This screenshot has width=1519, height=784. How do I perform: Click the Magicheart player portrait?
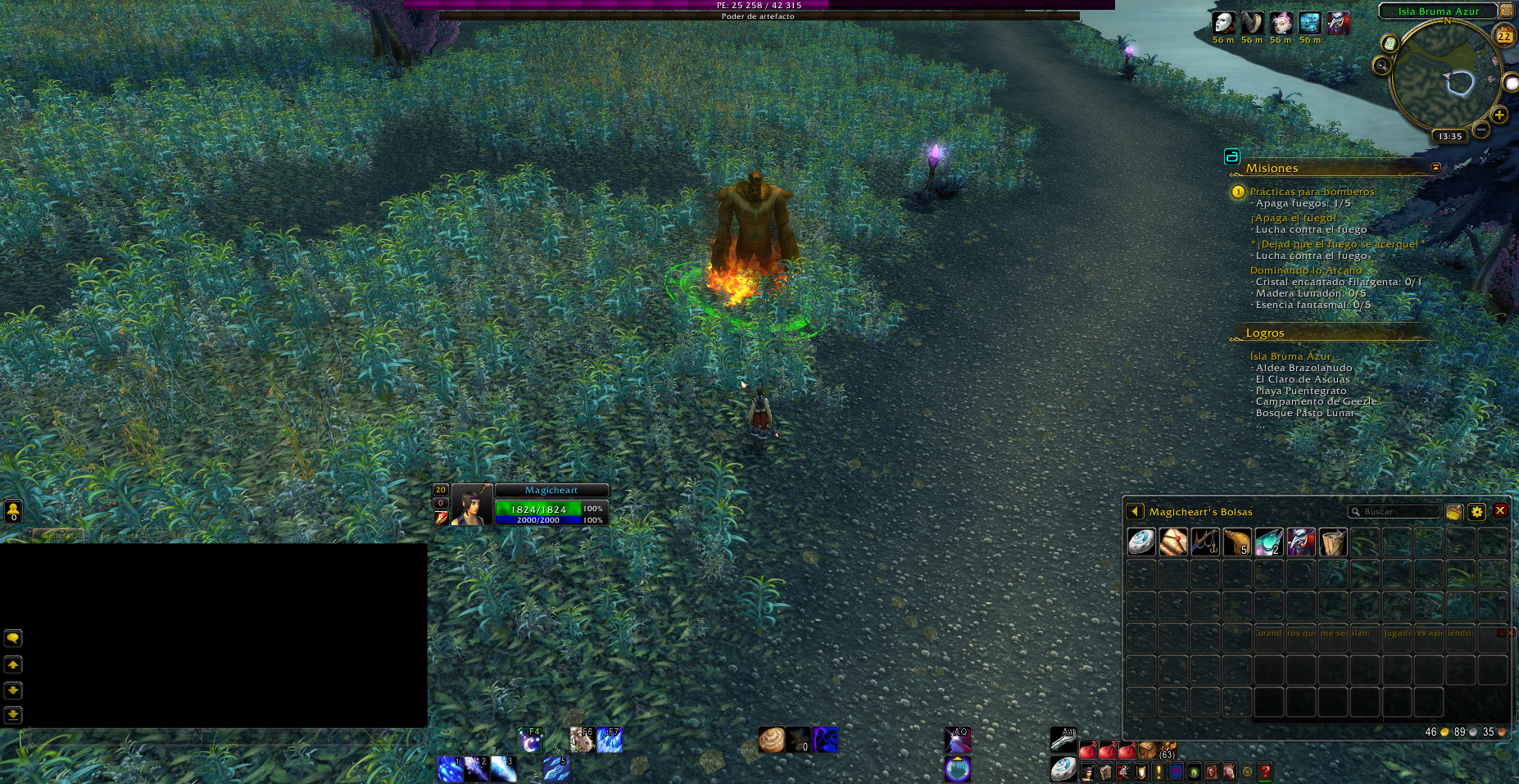(472, 505)
